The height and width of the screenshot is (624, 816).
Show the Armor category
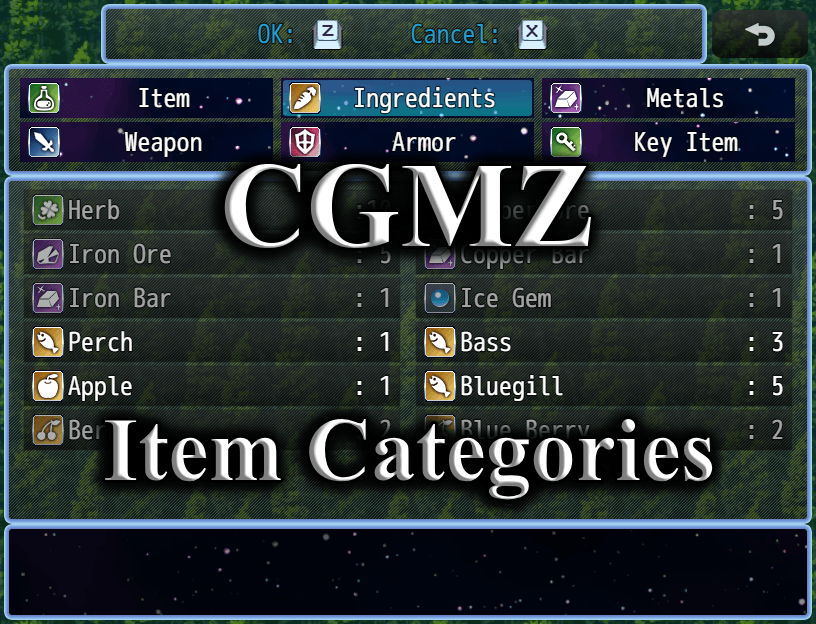(x=407, y=143)
